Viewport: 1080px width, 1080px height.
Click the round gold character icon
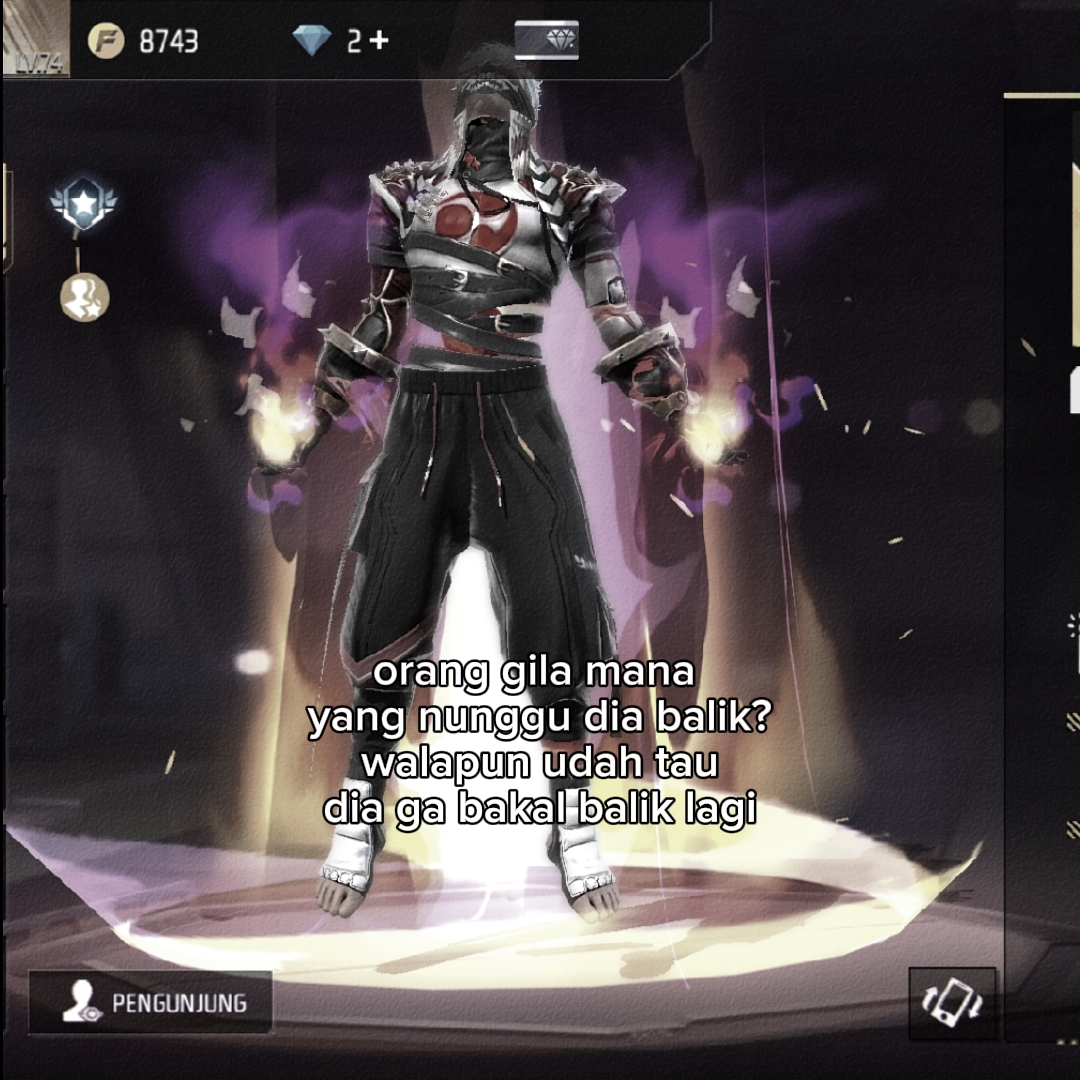(85, 297)
